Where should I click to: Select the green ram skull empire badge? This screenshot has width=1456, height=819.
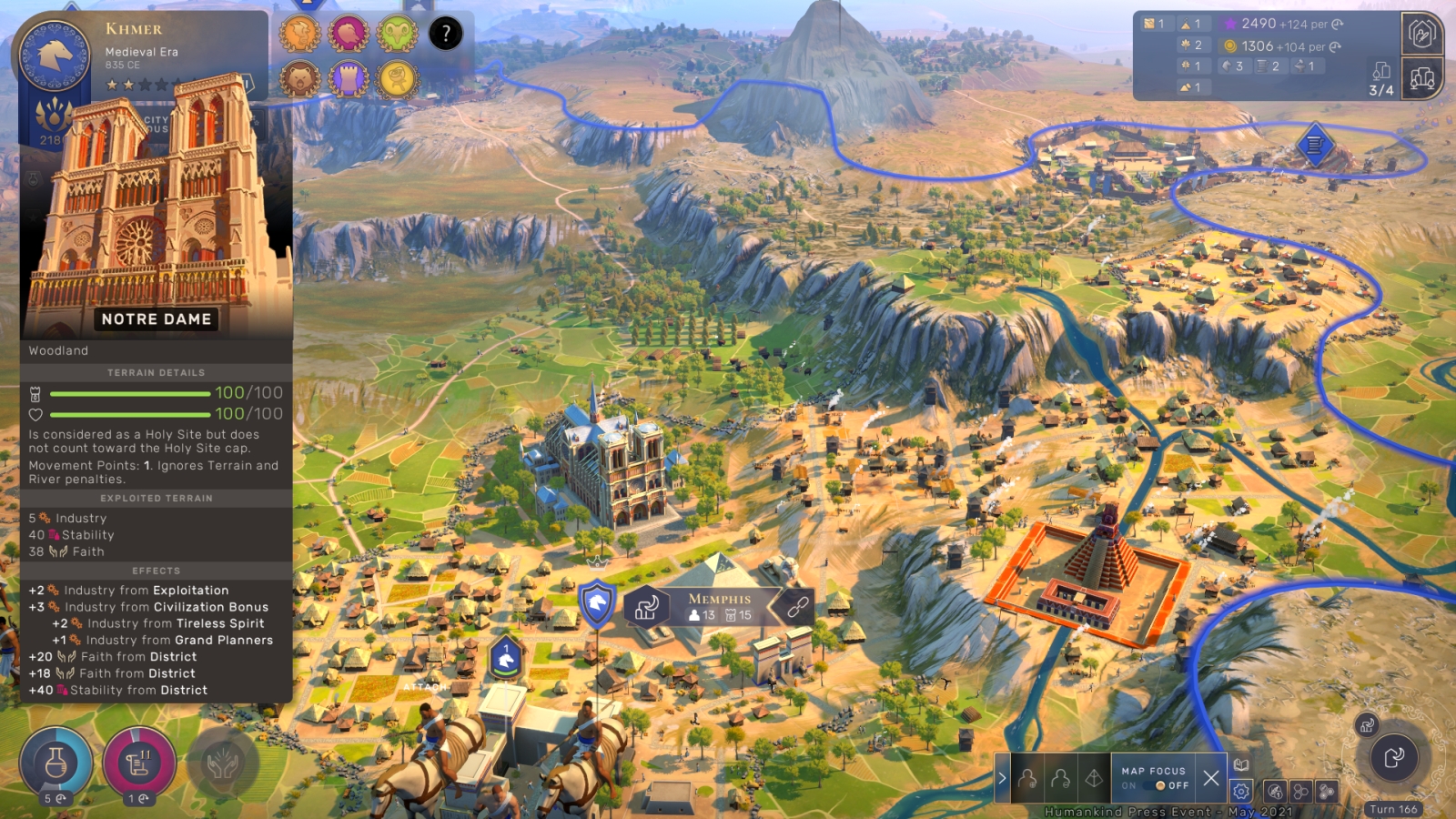[x=398, y=35]
